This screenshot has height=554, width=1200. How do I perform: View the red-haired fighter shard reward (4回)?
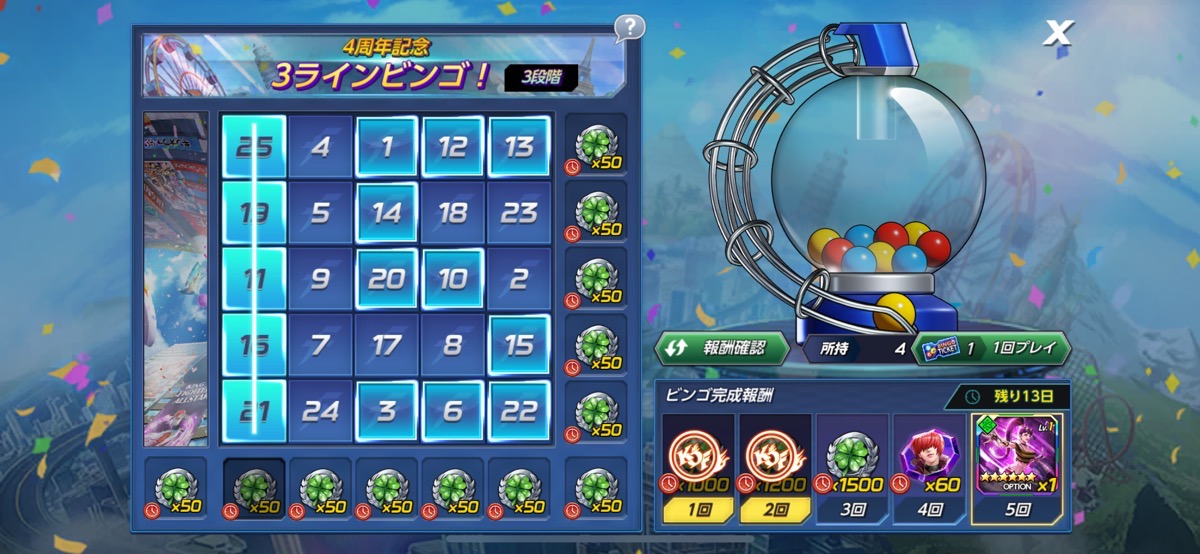pos(928,470)
